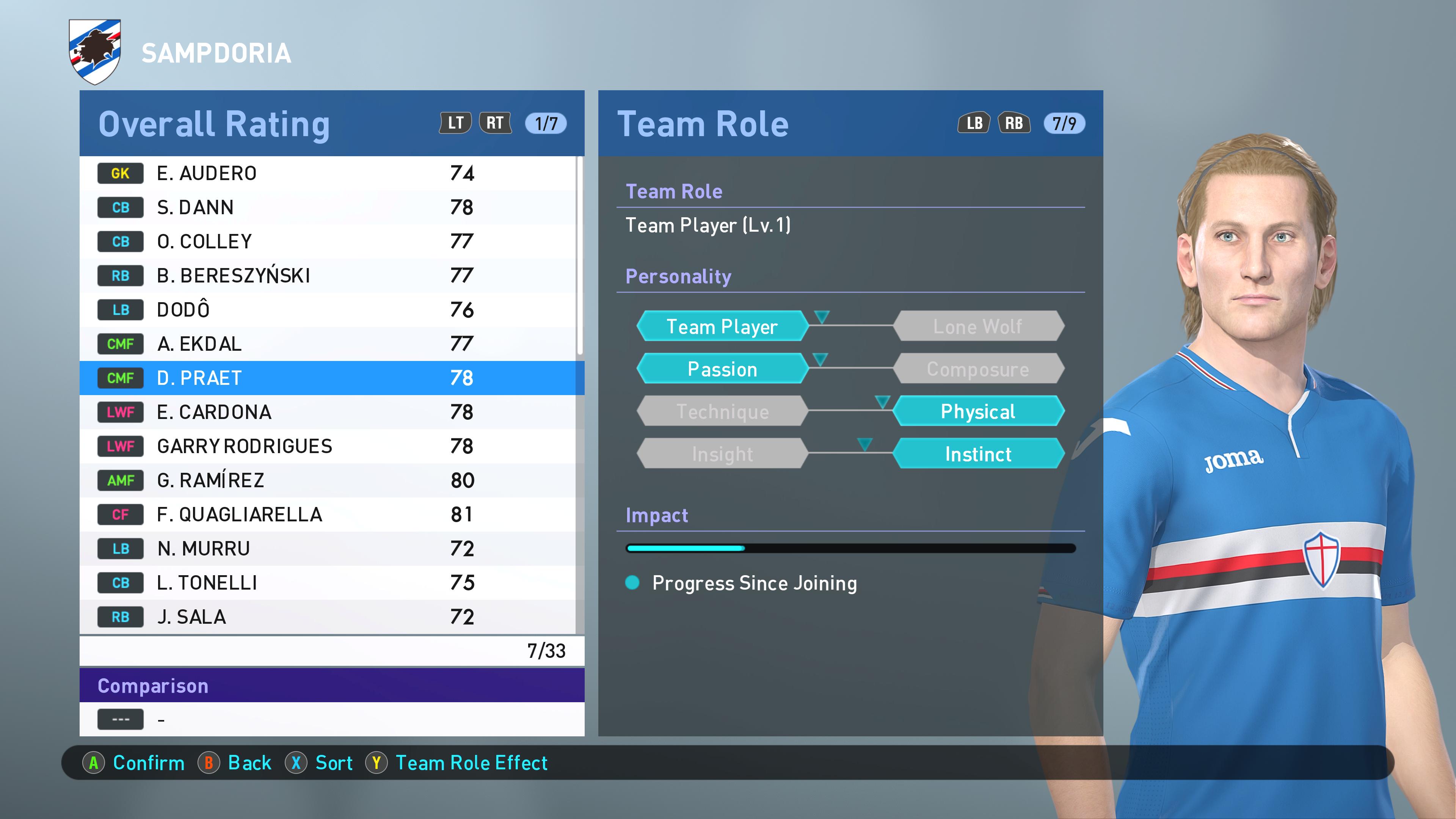Highlight J. Sala in the list
Image resolution: width=1456 pixels, height=819 pixels.
[x=328, y=617]
